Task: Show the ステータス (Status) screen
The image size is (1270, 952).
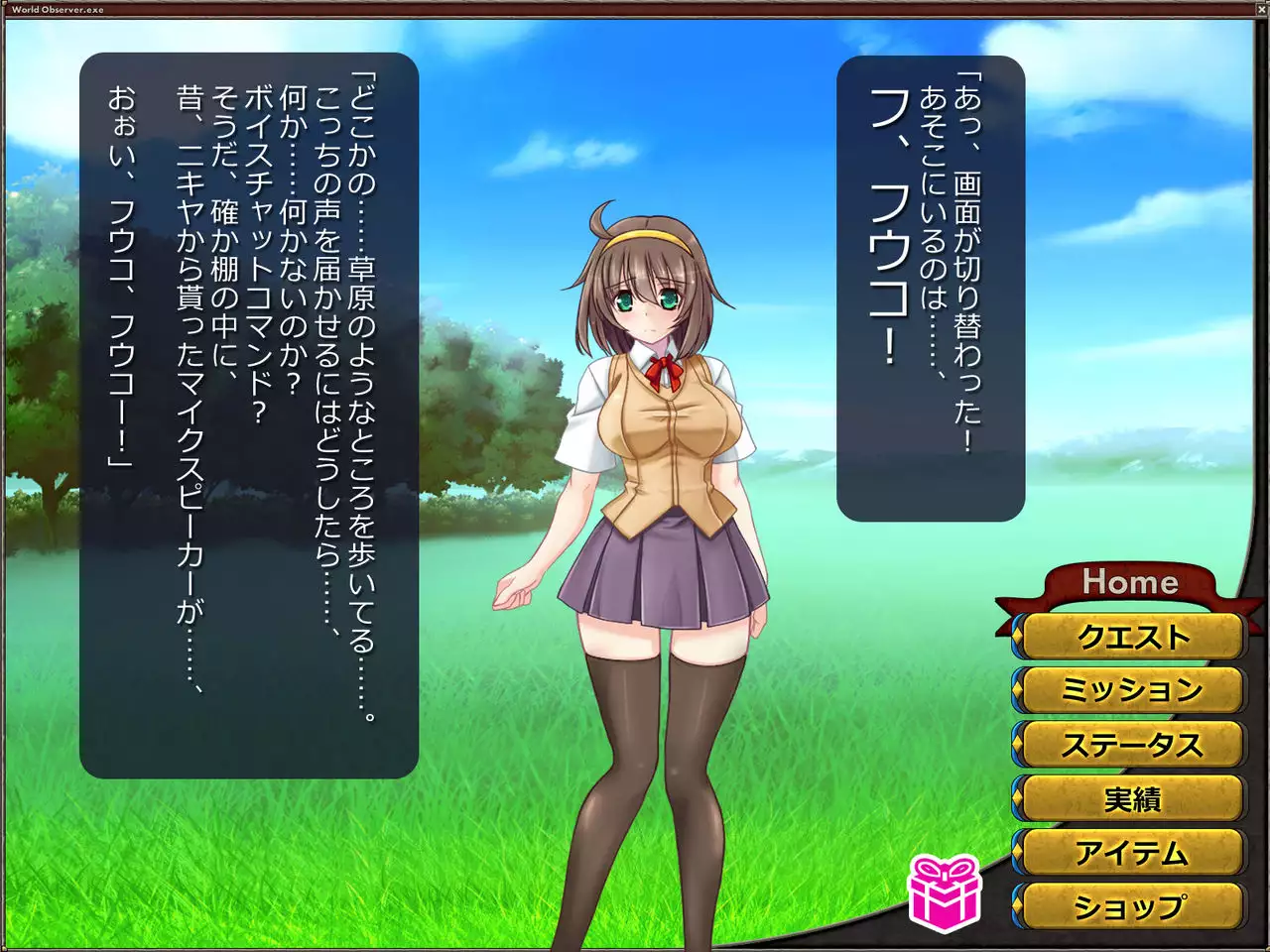Action: coord(1131,745)
